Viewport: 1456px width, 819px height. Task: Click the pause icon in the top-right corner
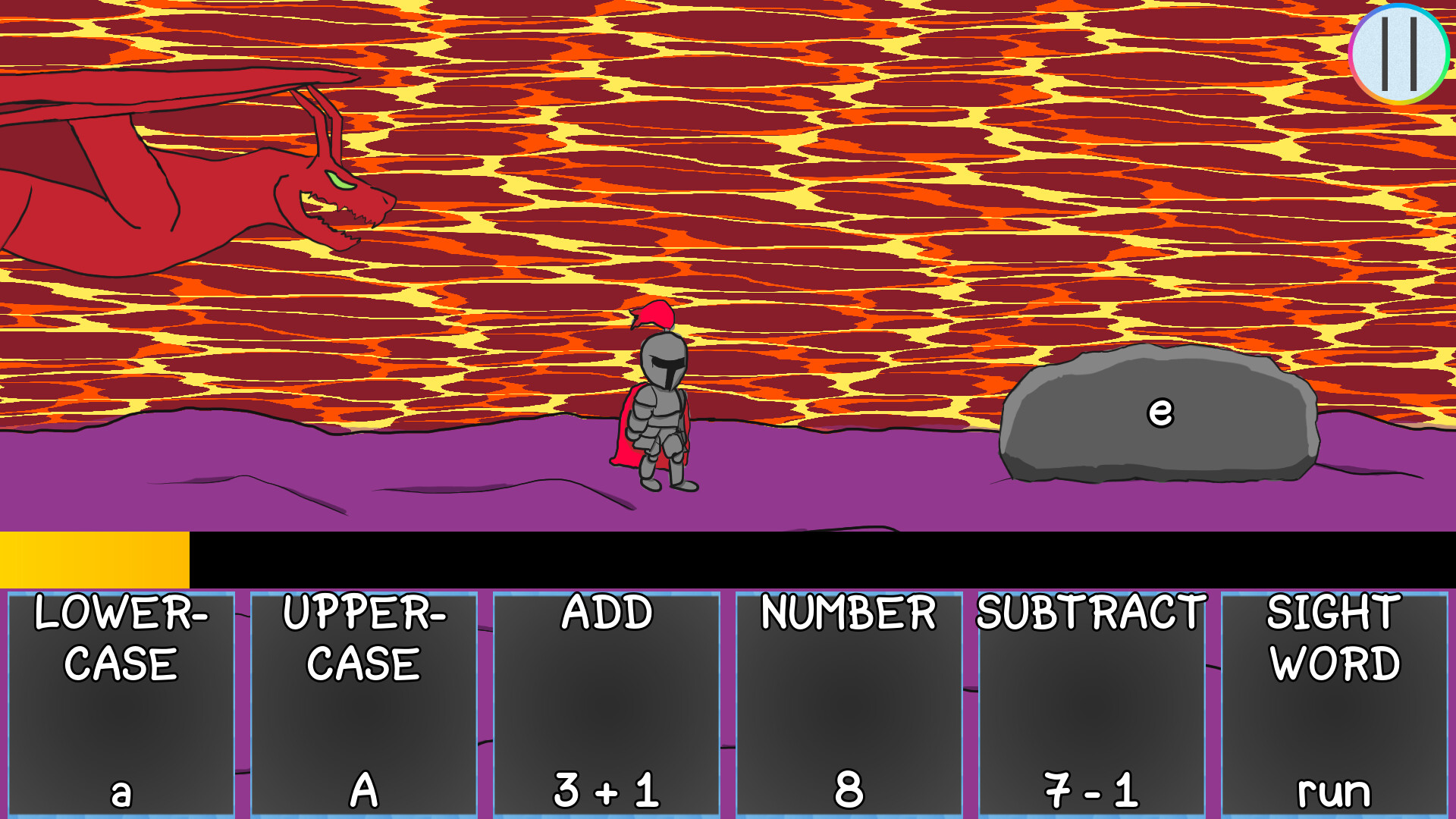1399,53
